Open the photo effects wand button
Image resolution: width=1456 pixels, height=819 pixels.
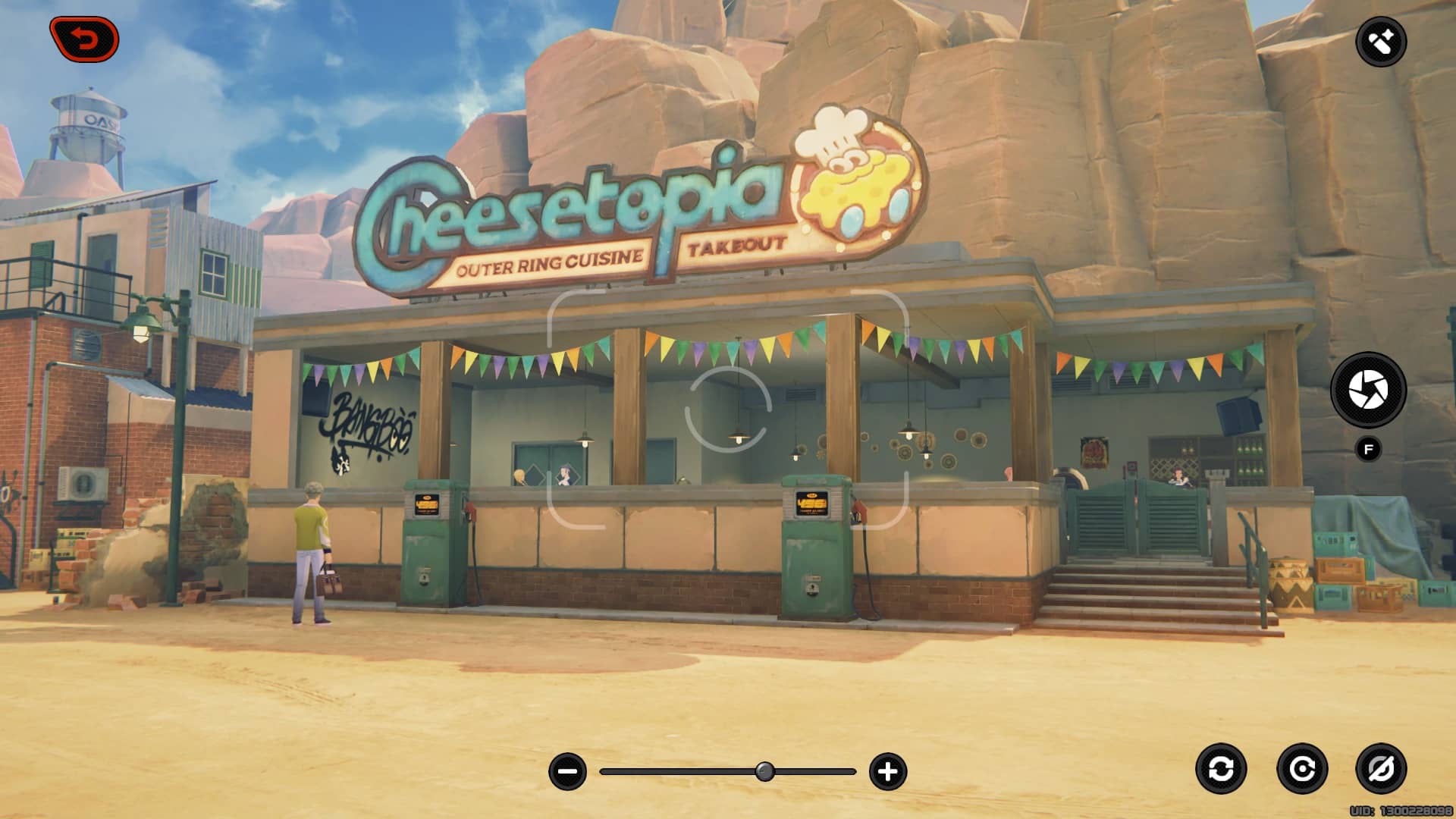(x=1380, y=42)
